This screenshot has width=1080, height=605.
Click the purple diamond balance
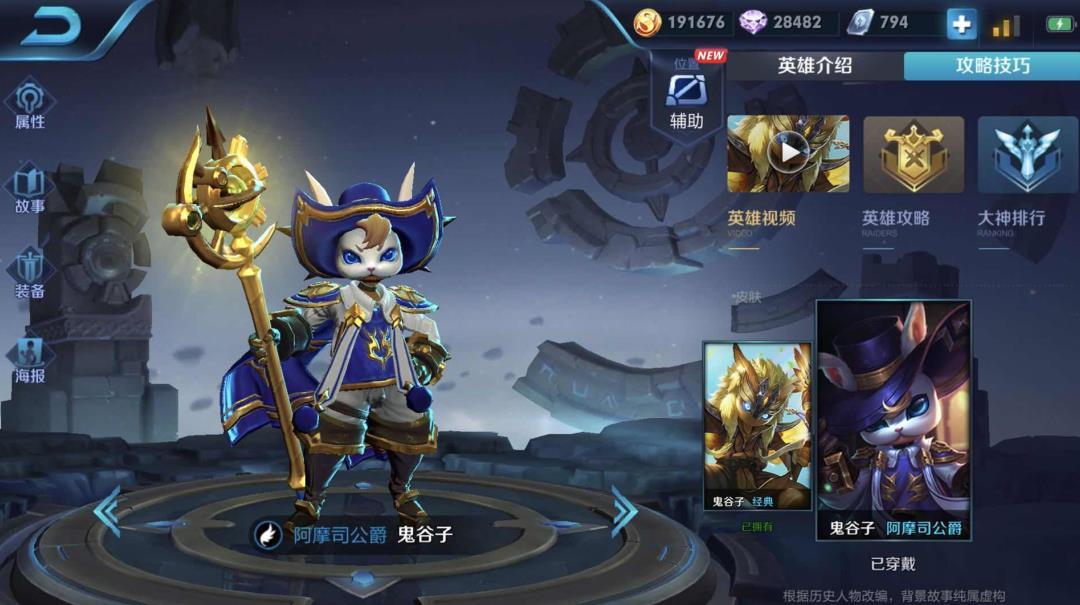(x=782, y=23)
